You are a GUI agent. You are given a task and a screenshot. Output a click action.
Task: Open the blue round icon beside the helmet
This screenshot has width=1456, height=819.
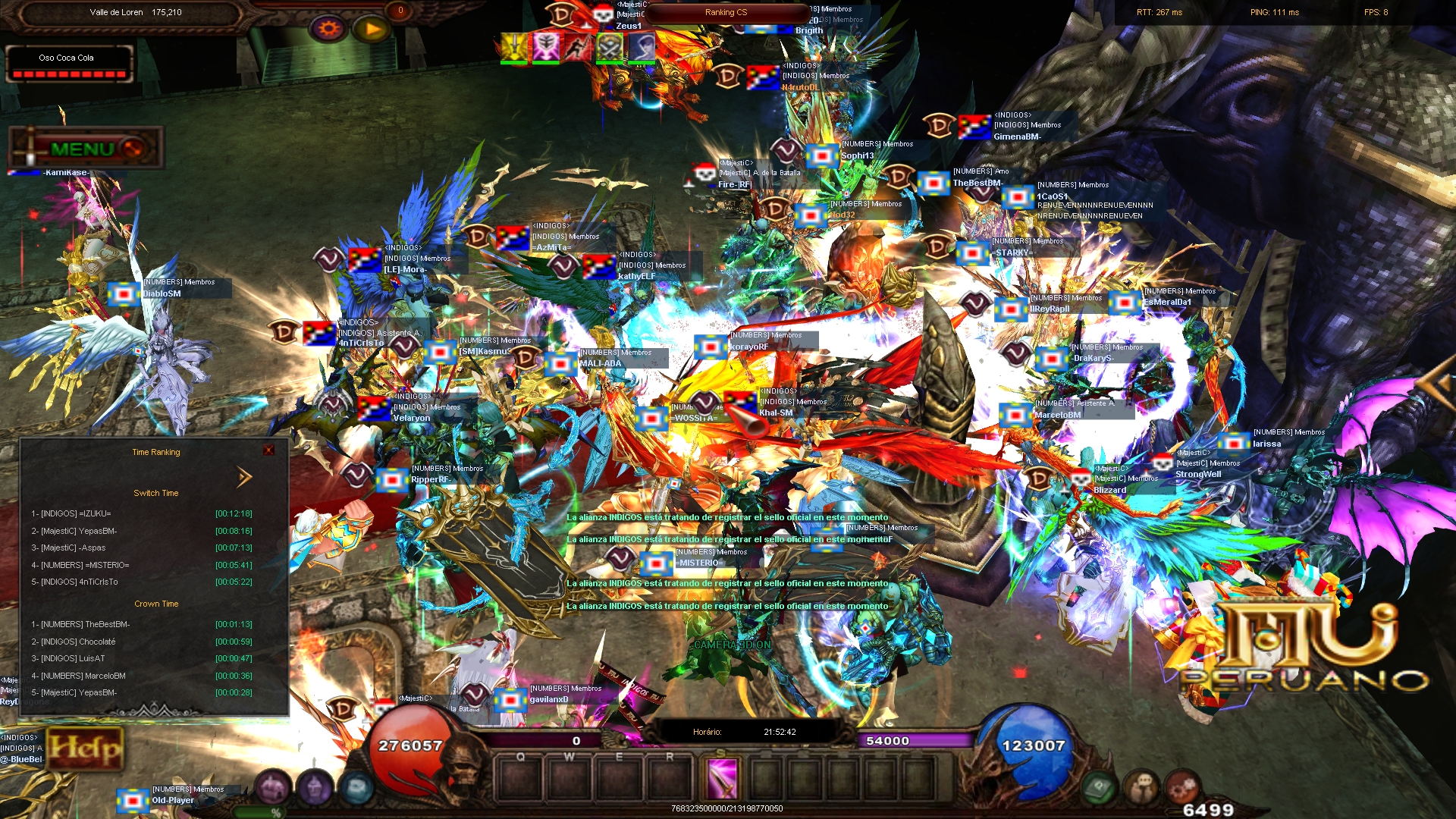(357, 787)
